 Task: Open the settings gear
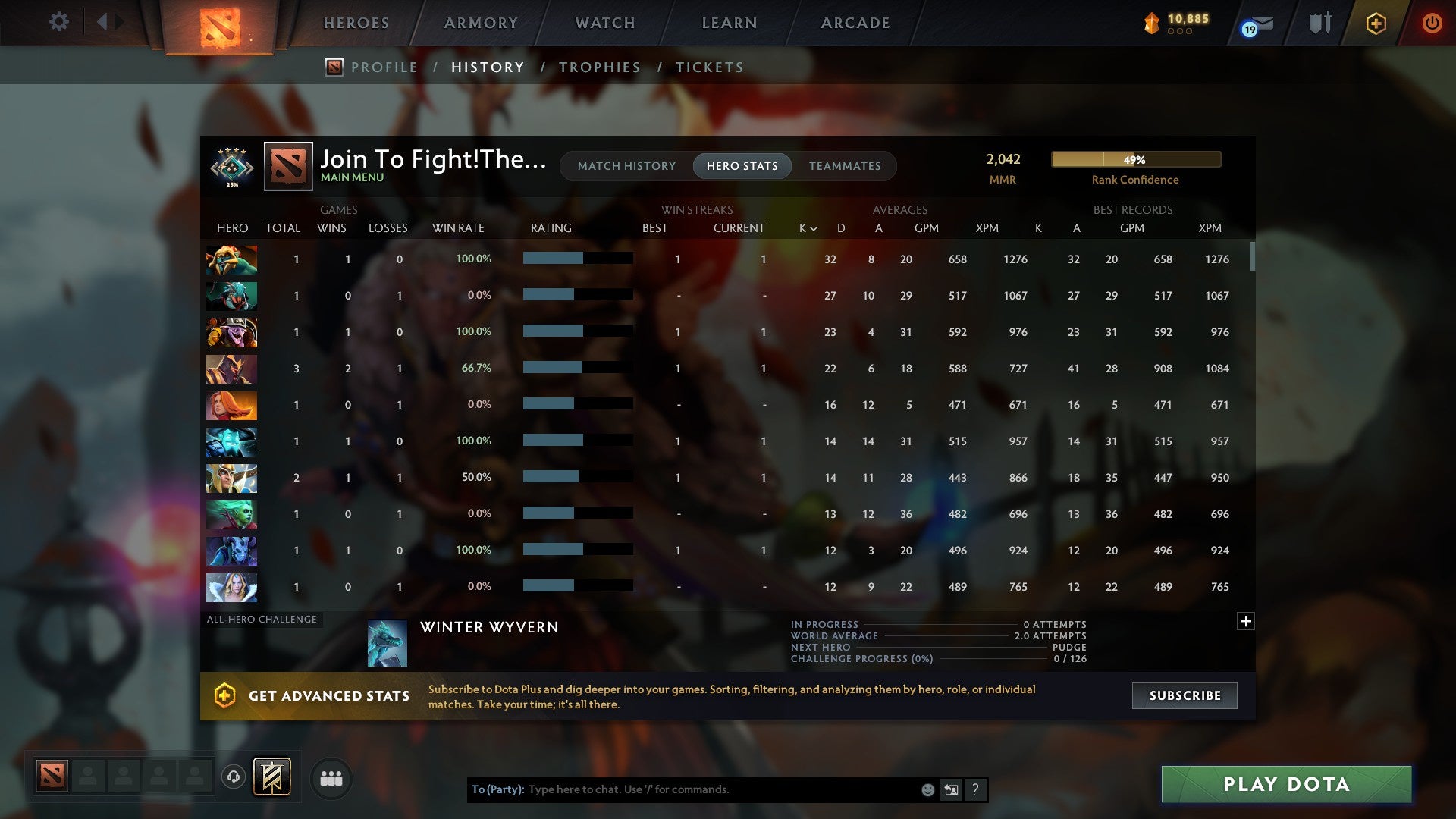click(x=59, y=21)
